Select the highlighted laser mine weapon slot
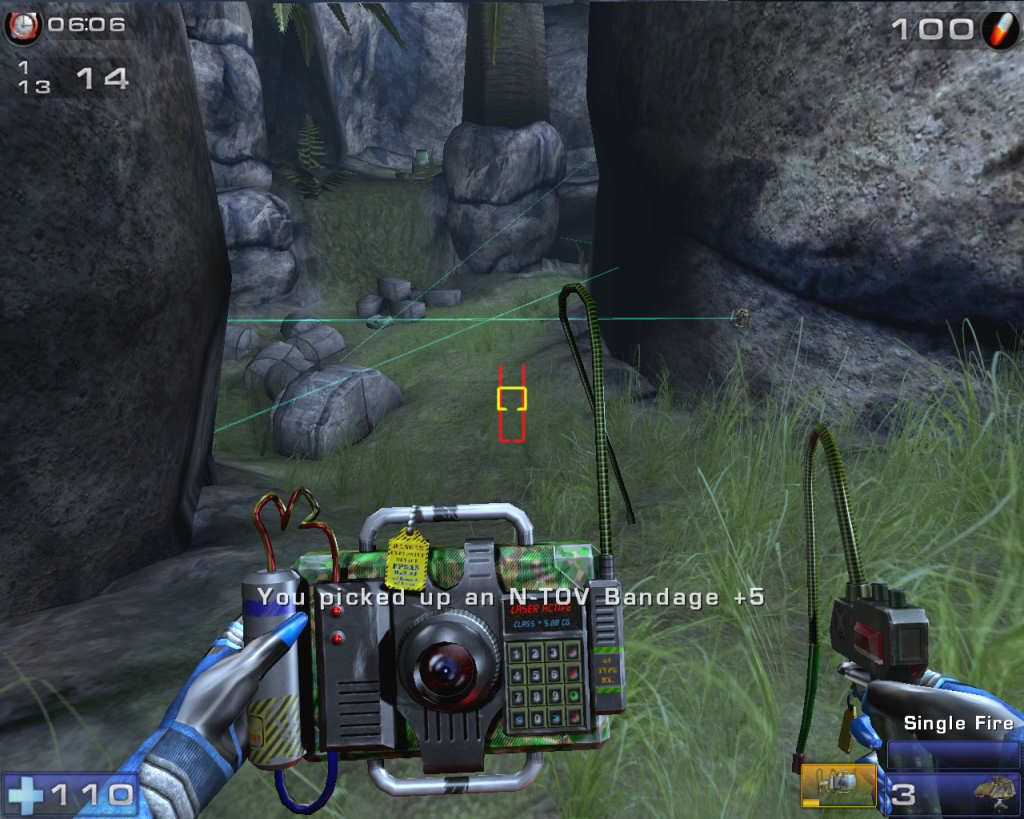 coord(838,786)
